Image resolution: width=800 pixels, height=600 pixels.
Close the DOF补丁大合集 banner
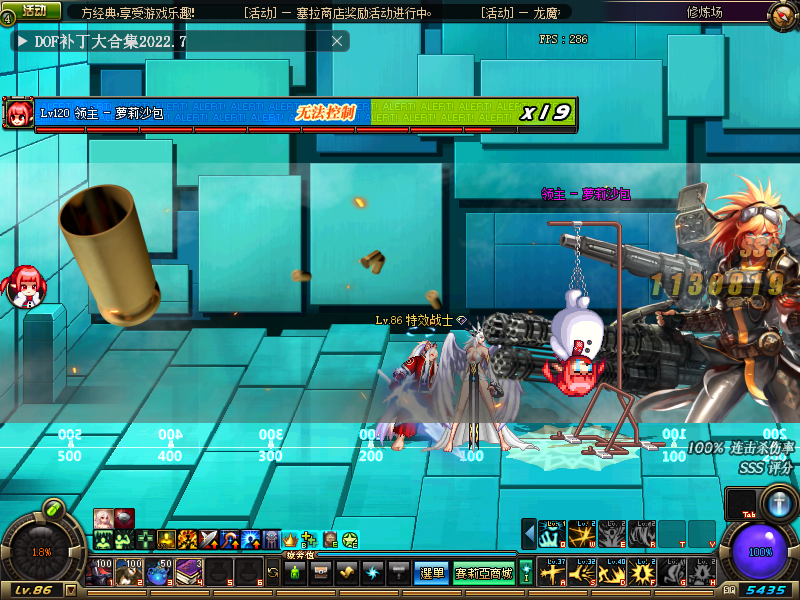[x=338, y=41]
